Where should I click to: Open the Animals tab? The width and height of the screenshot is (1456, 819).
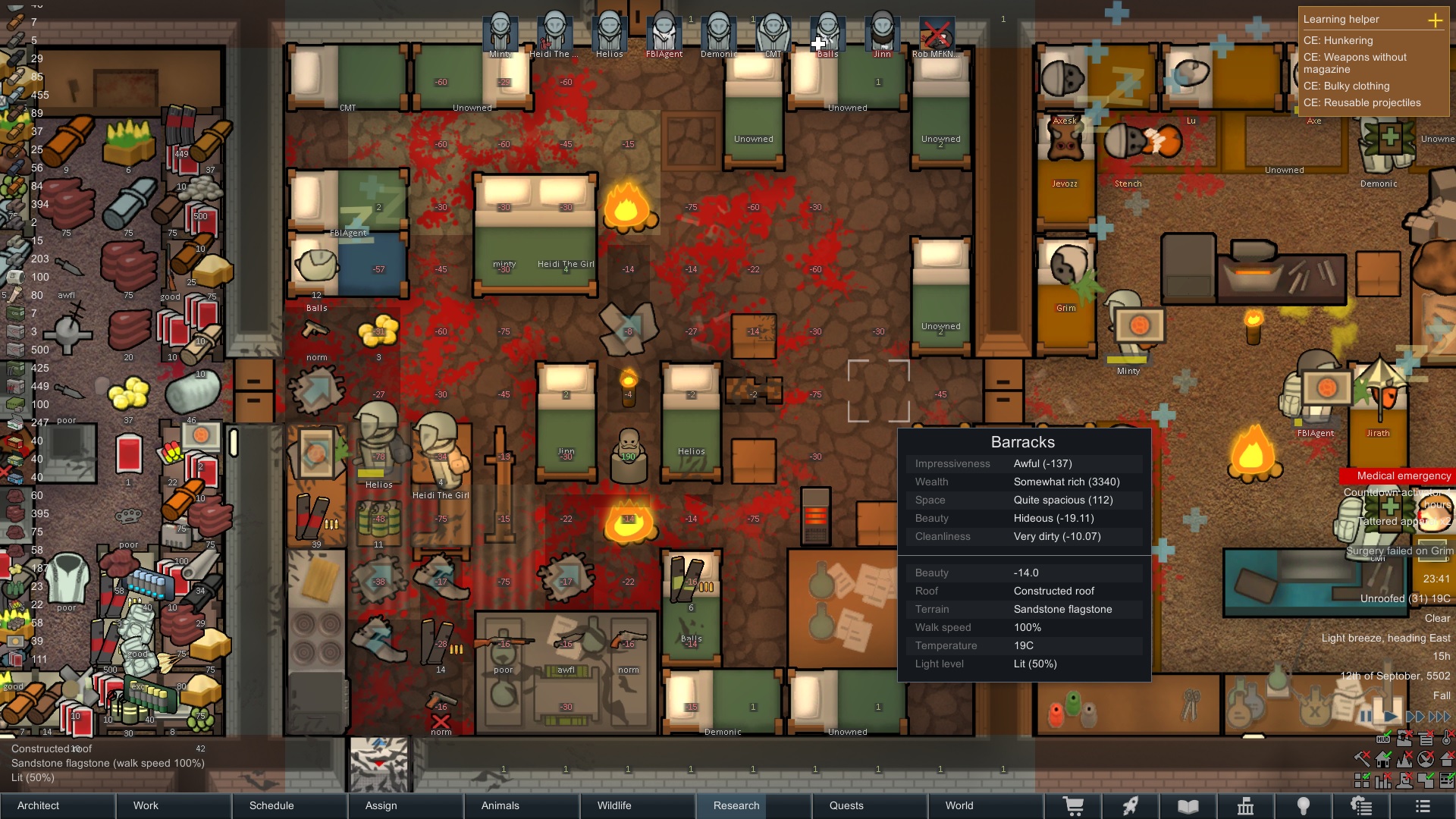(x=522, y=805)
